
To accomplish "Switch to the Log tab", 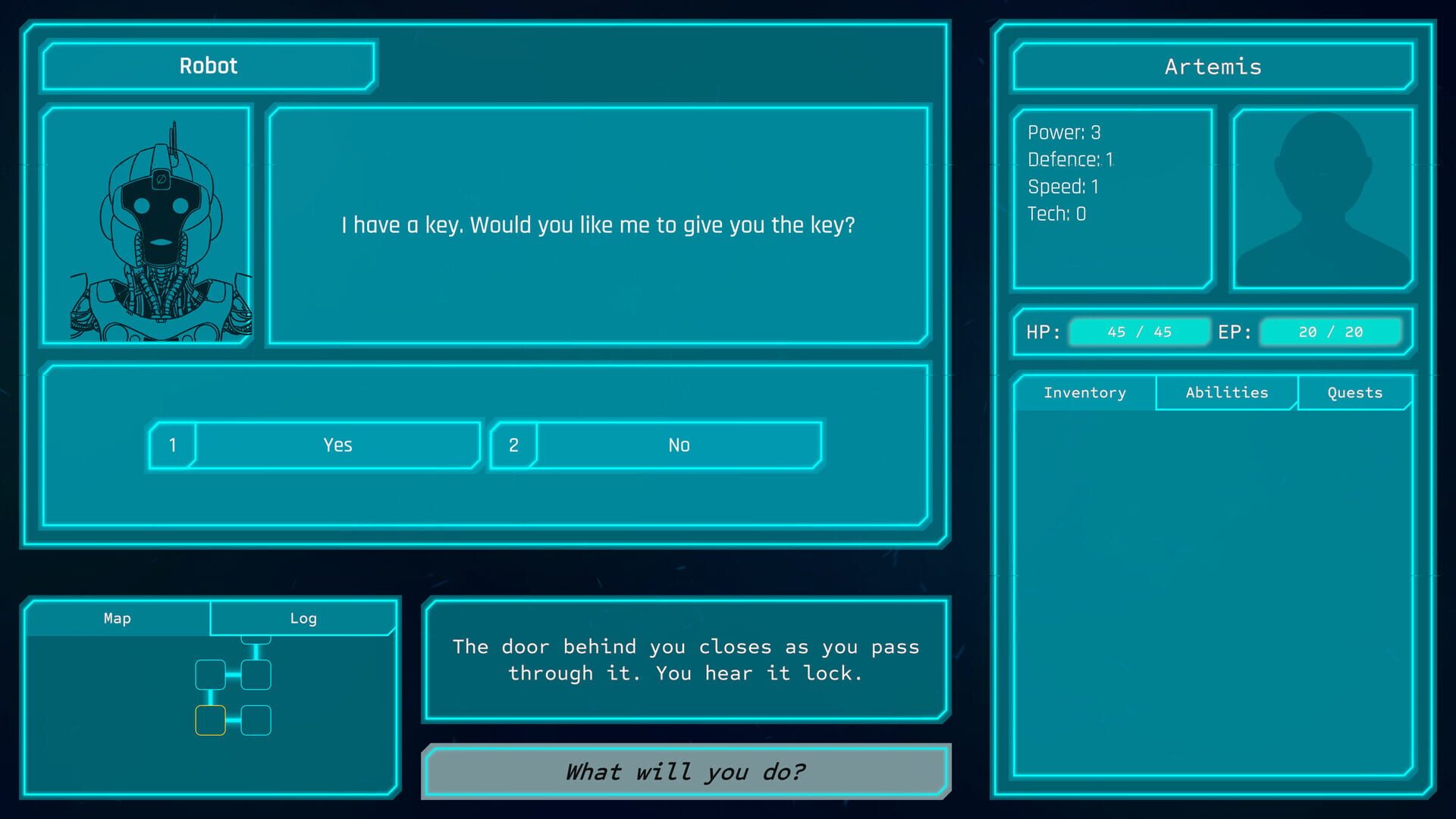I will click(303, 618).
